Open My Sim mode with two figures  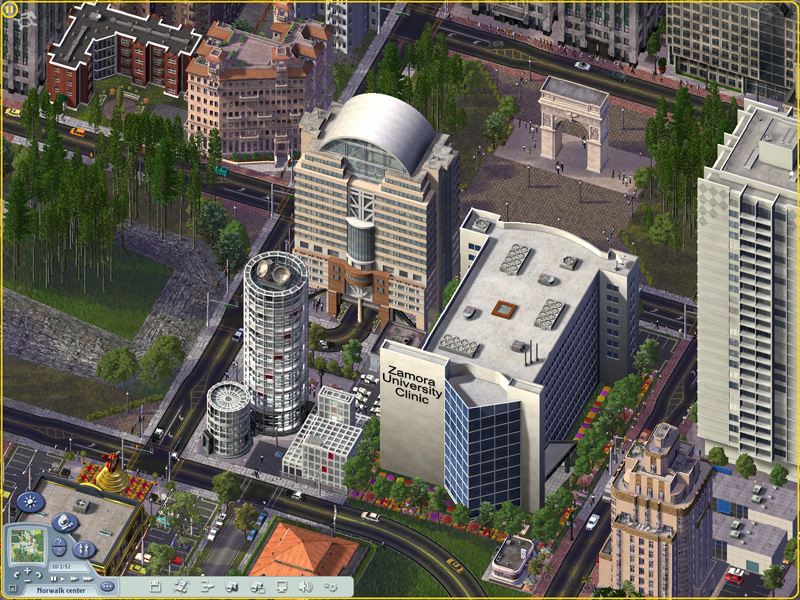coord(84,548)
